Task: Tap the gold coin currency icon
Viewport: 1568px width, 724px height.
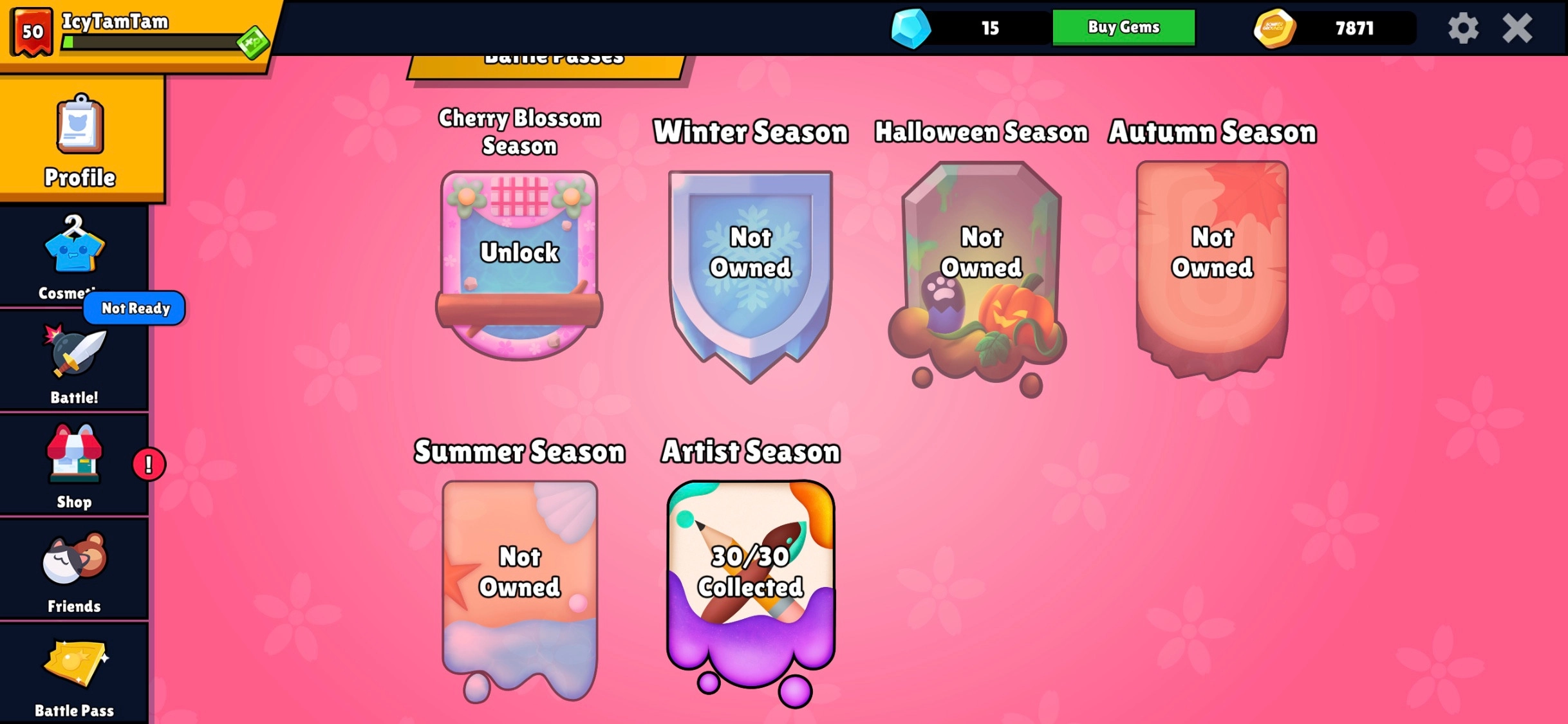Action: [1274, 28]
